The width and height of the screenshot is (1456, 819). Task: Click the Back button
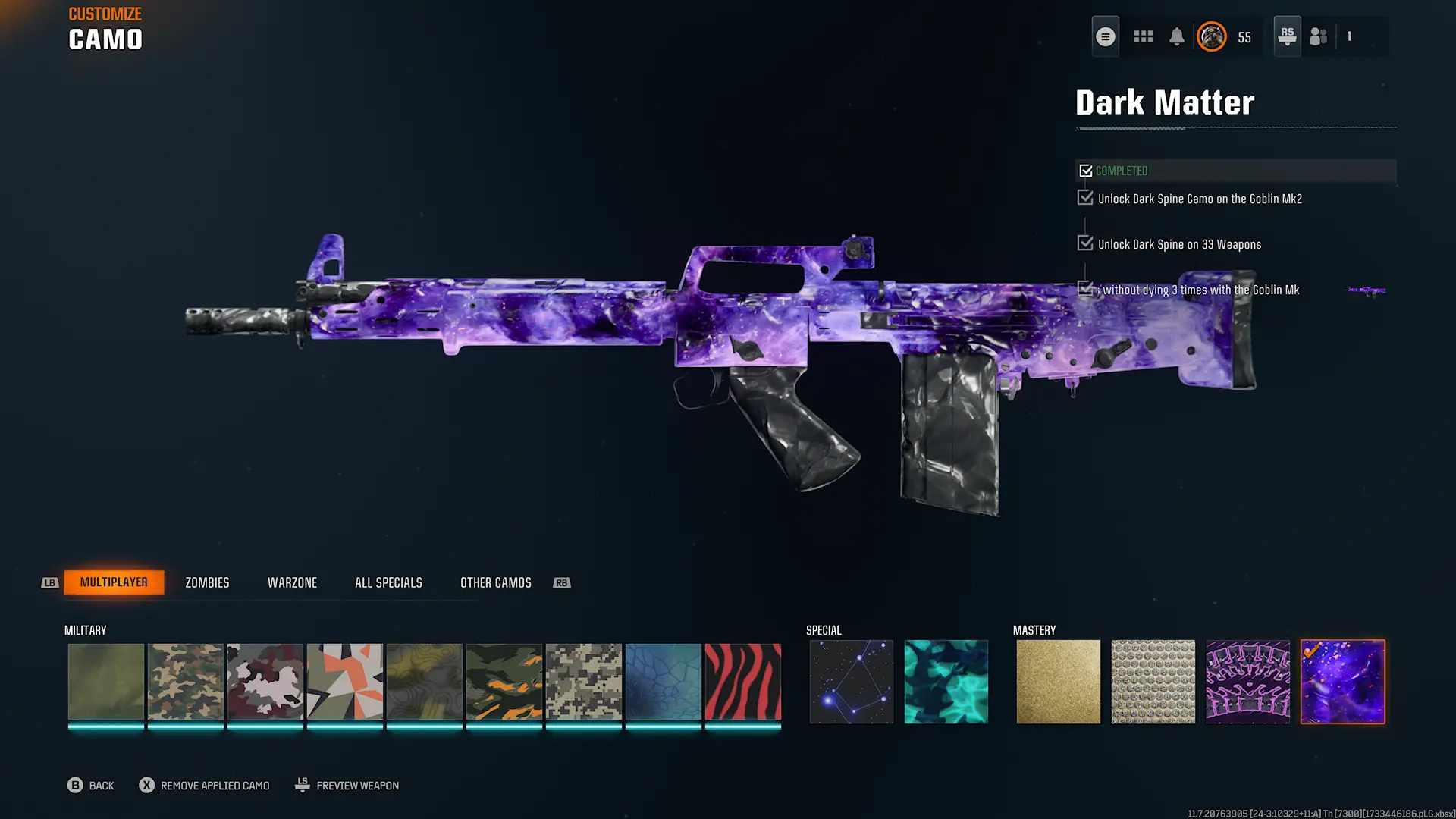(91, 785)
